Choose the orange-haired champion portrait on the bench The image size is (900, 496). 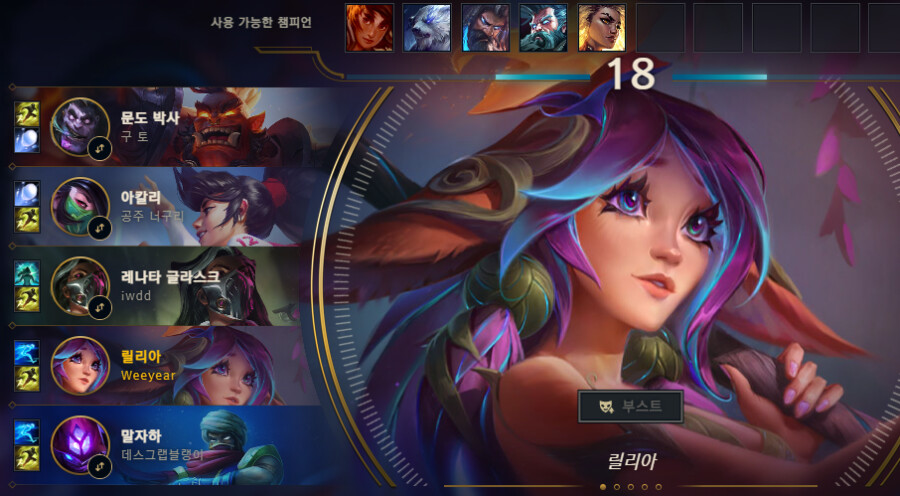(x=369, y=28)
